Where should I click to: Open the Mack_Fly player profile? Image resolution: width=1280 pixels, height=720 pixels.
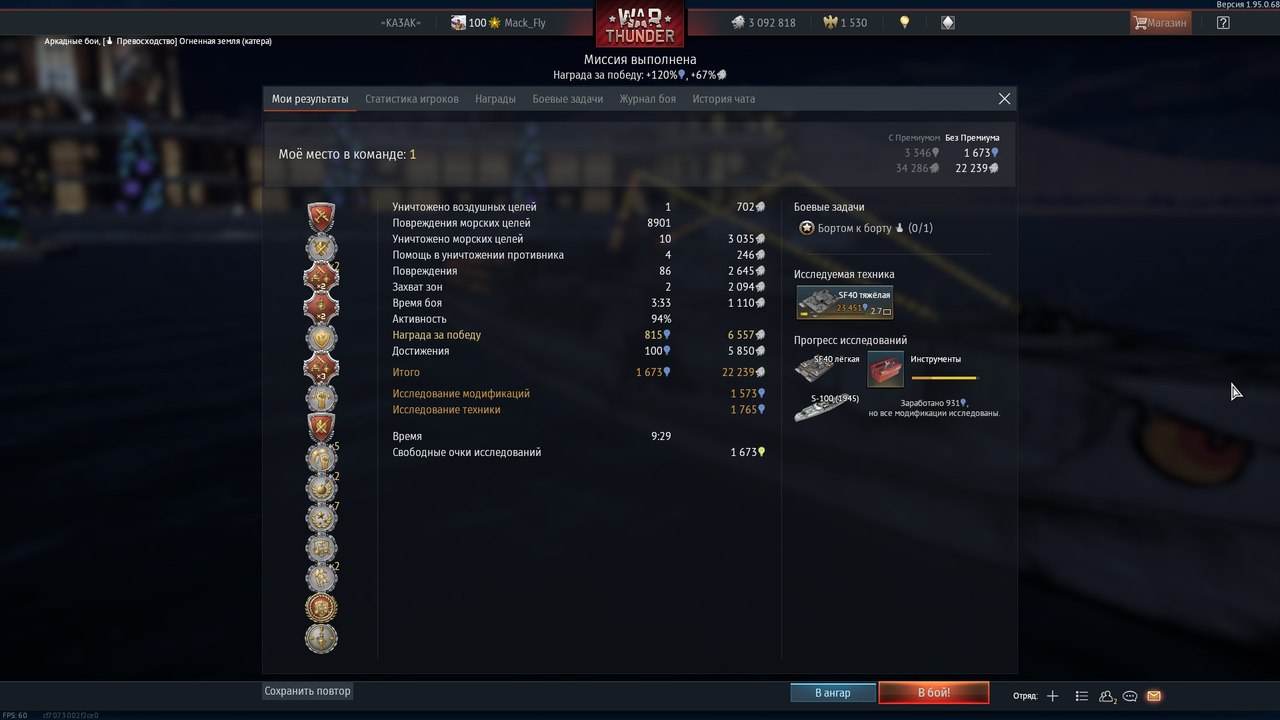524,23
